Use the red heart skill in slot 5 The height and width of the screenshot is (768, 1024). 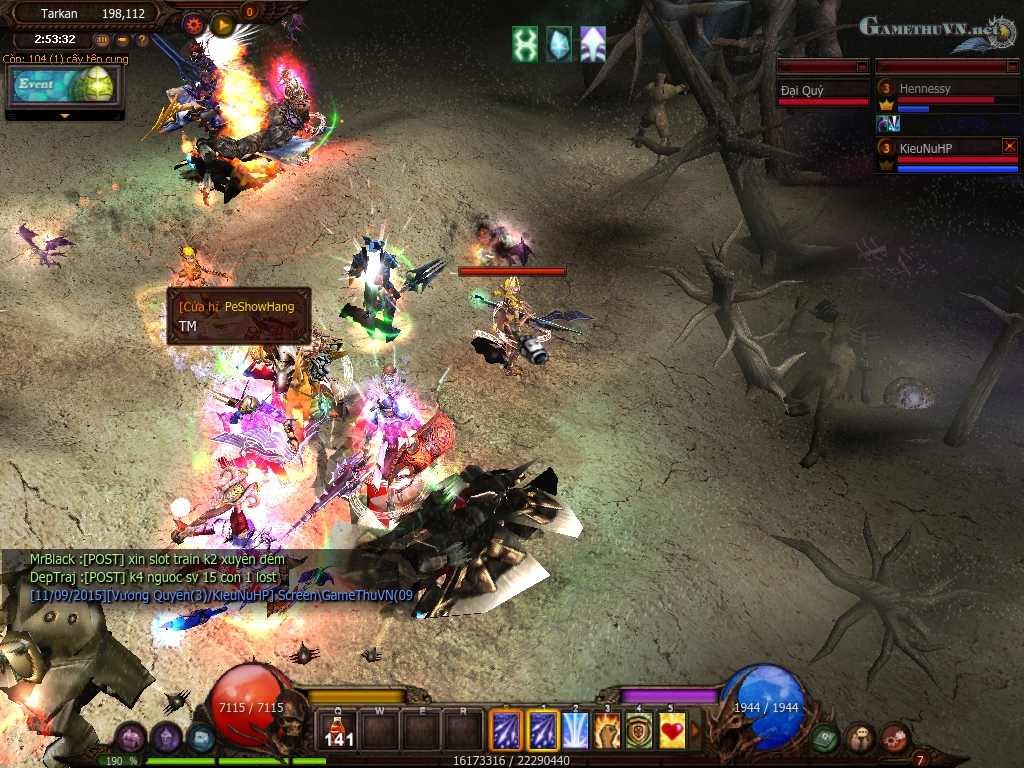674,731
